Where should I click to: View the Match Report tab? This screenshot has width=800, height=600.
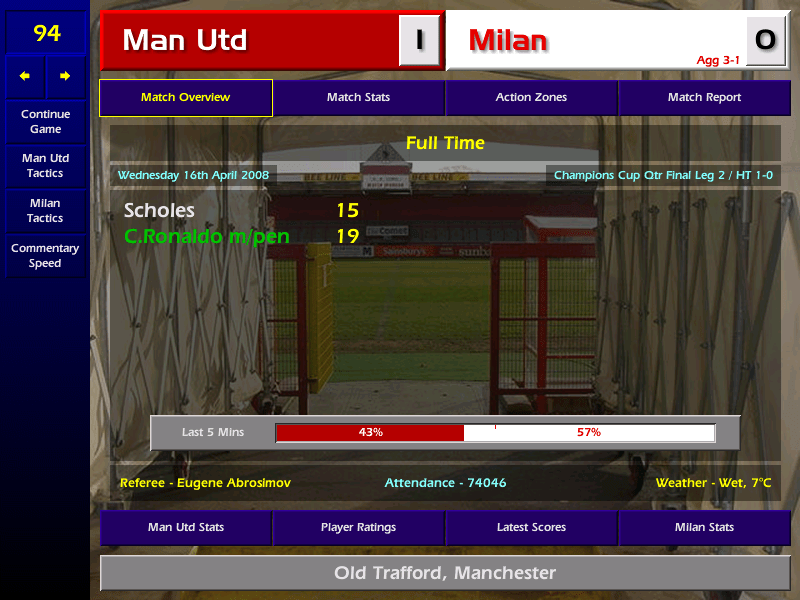coord(704,98)
